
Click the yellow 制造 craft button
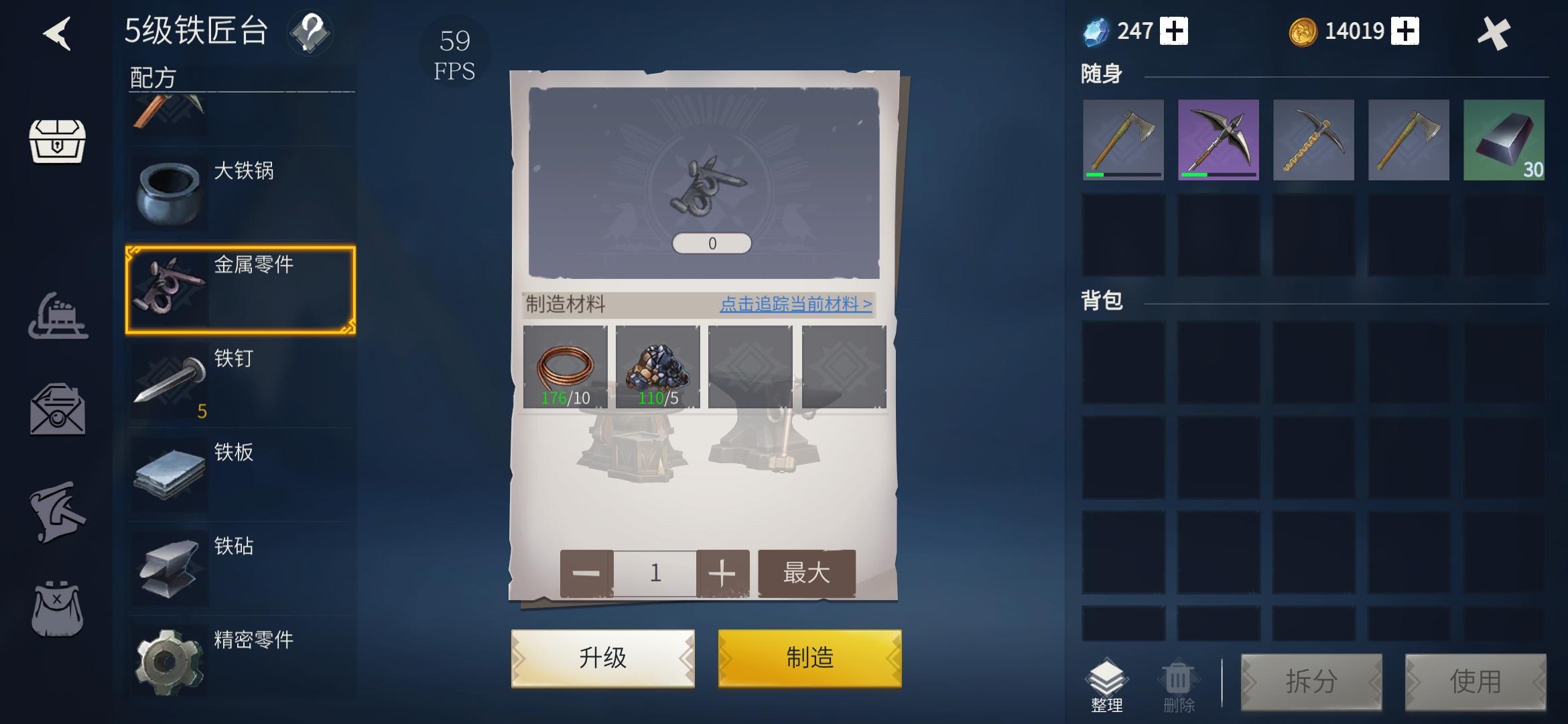click(808, 658)
